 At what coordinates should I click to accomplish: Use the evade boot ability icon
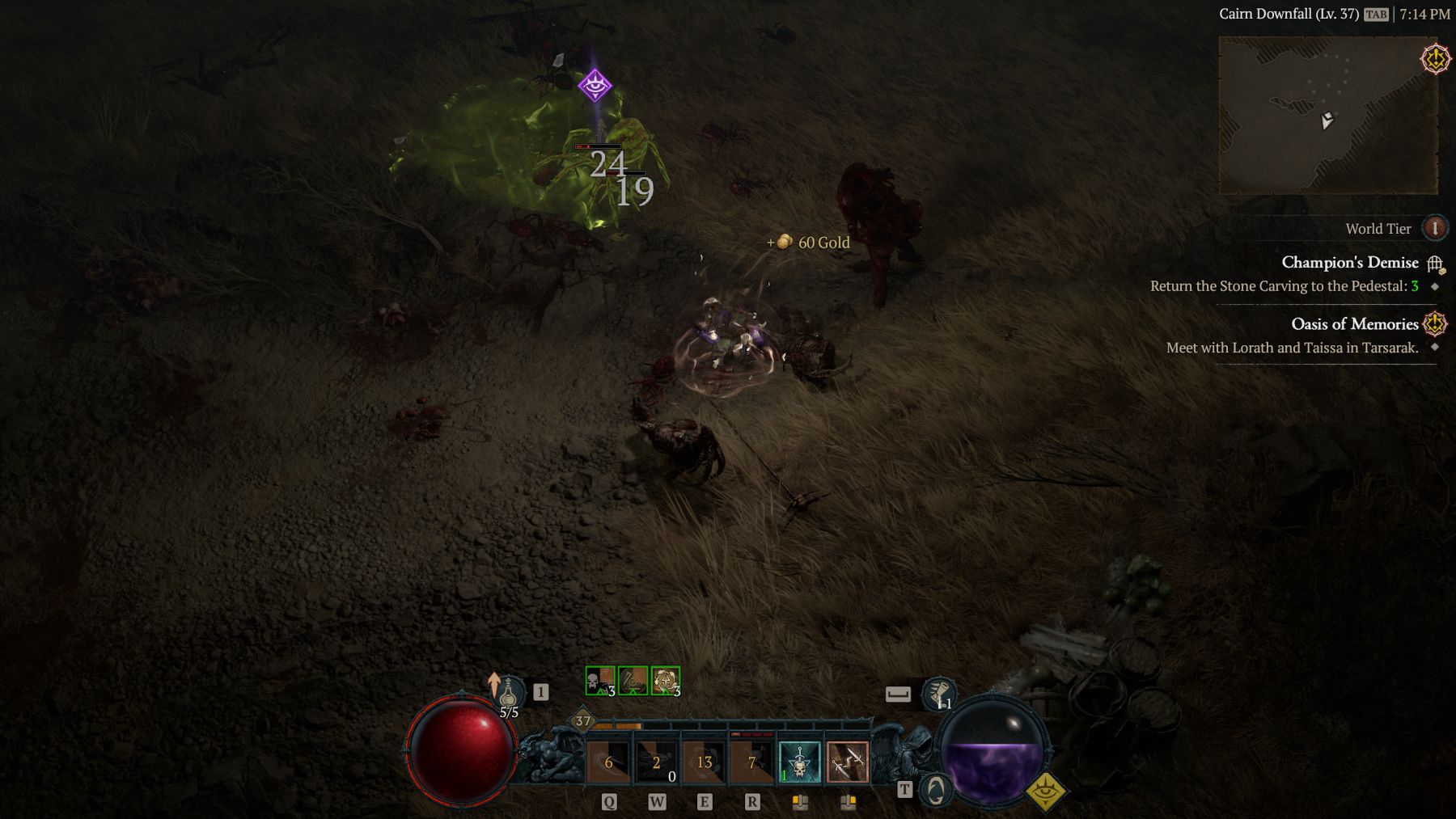pyautogui.click(x=938, y=694)
